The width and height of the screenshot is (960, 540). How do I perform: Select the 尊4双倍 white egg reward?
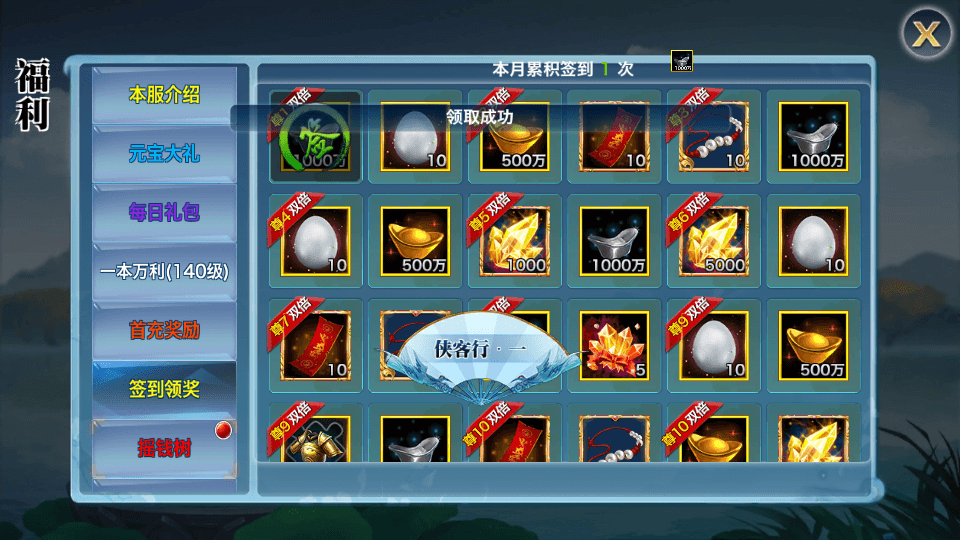[315, 241]
